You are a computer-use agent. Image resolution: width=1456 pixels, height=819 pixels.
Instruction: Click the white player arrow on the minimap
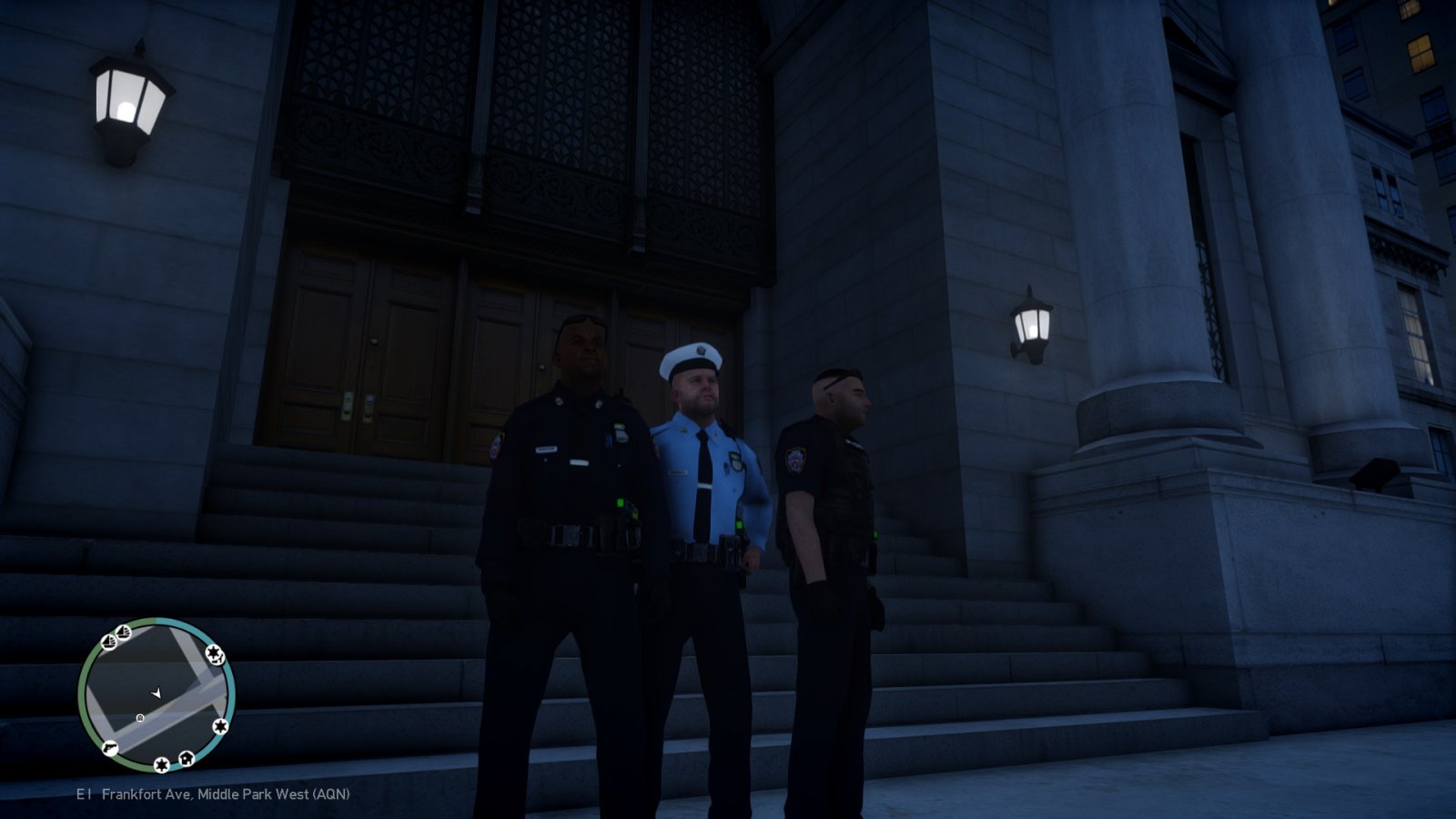[x=157, y=693]
